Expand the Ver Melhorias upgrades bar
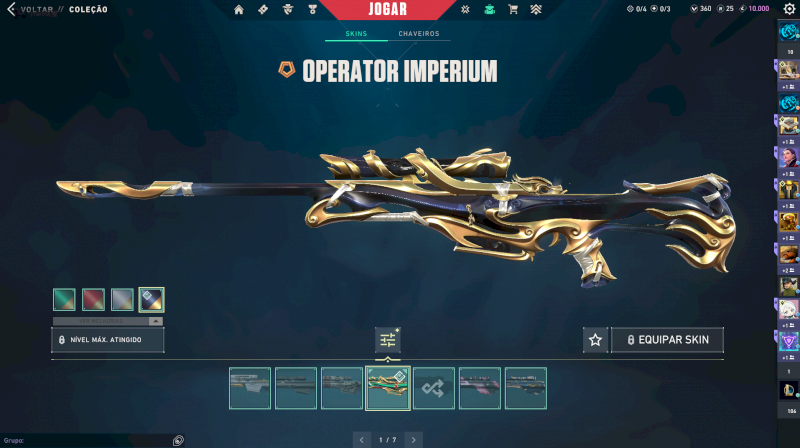This screenshot has width=800, height=448. [108, 321]
